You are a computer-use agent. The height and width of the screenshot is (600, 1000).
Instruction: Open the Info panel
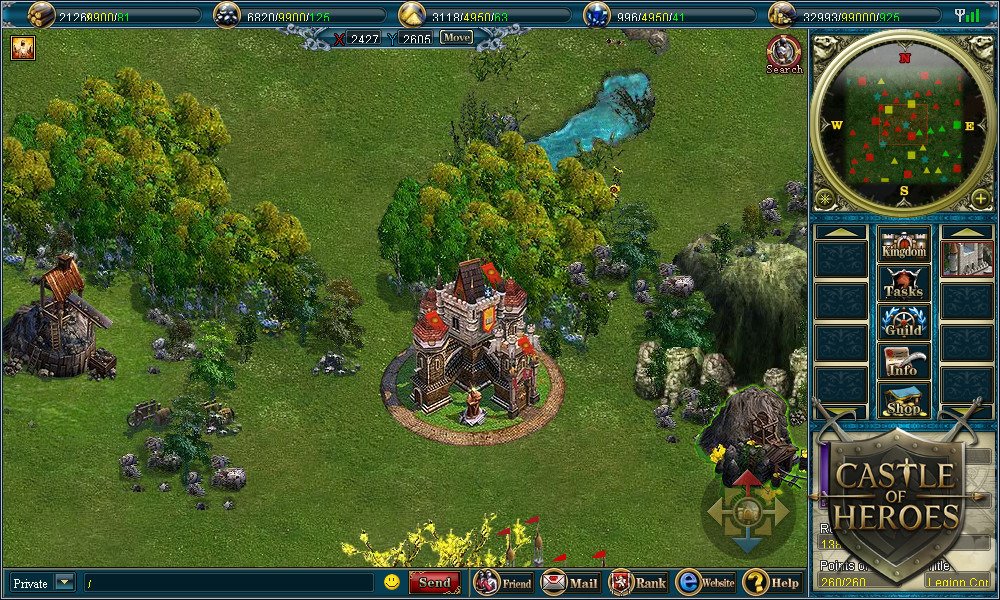pos(903,361)
